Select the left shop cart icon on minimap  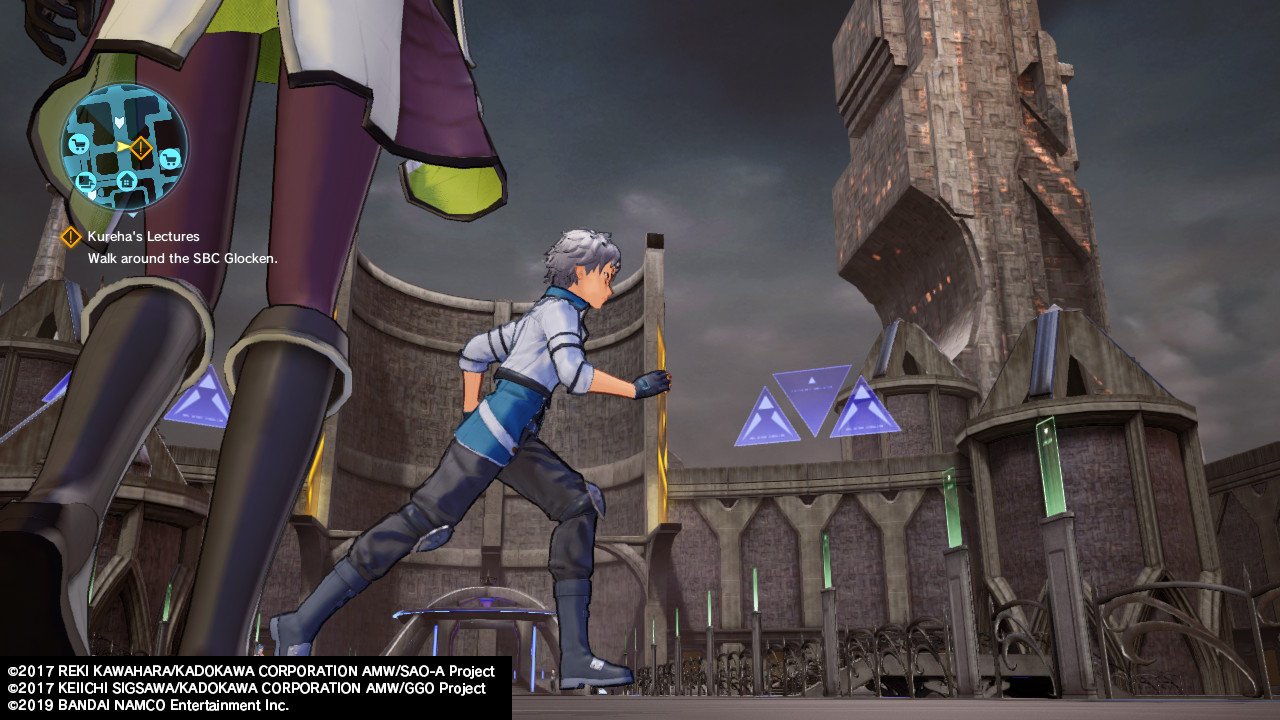[78, 145]
